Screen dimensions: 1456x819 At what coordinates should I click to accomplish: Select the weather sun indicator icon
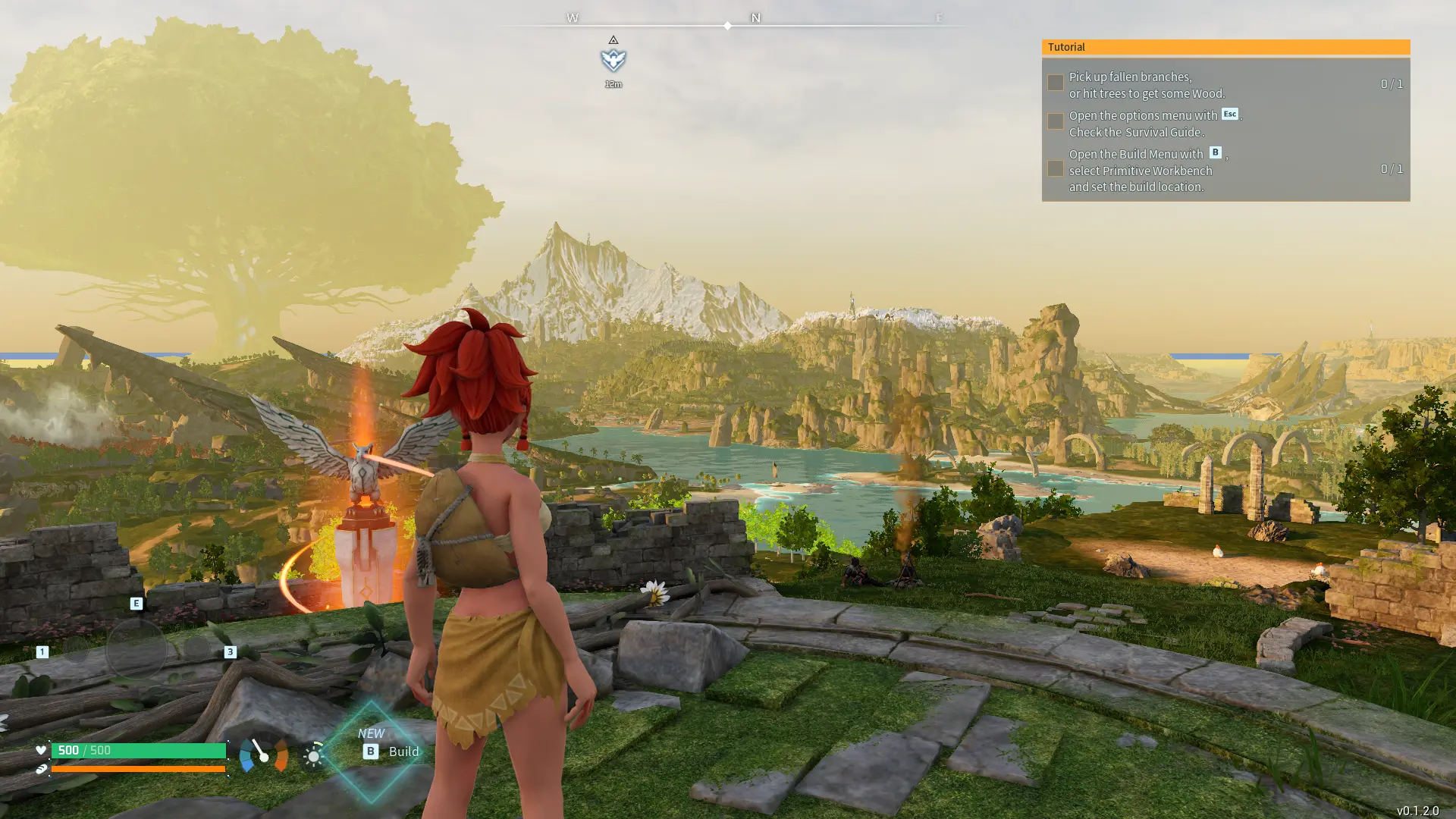(313, 755)
